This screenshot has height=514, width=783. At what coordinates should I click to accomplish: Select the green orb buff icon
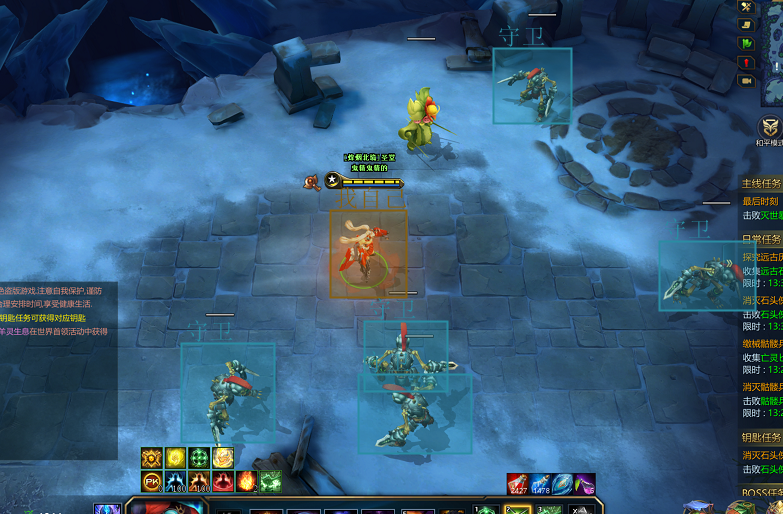tap(199, 458)
